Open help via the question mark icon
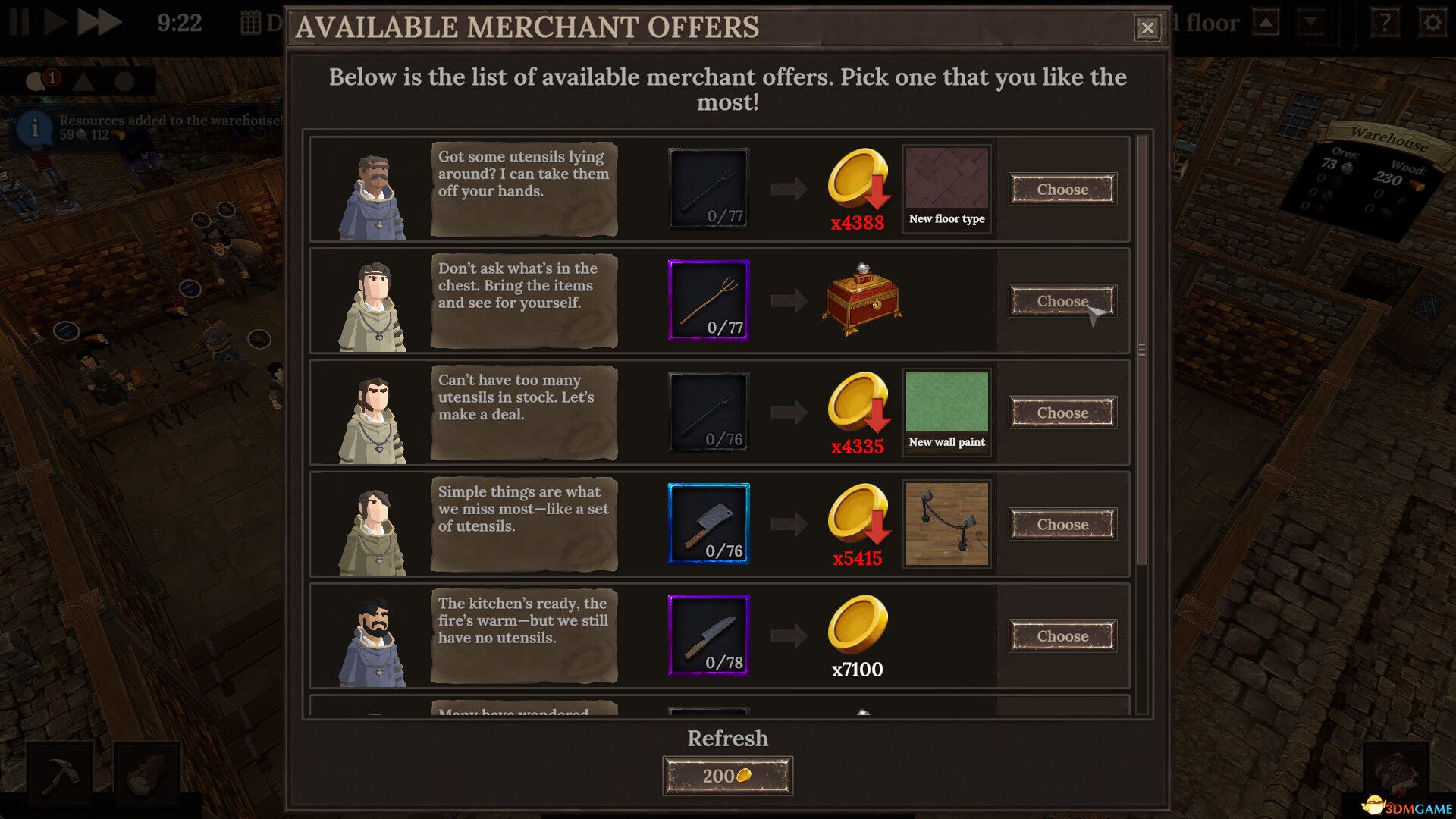Viewport: 1456px width, 819px height. click(1385, 23)
